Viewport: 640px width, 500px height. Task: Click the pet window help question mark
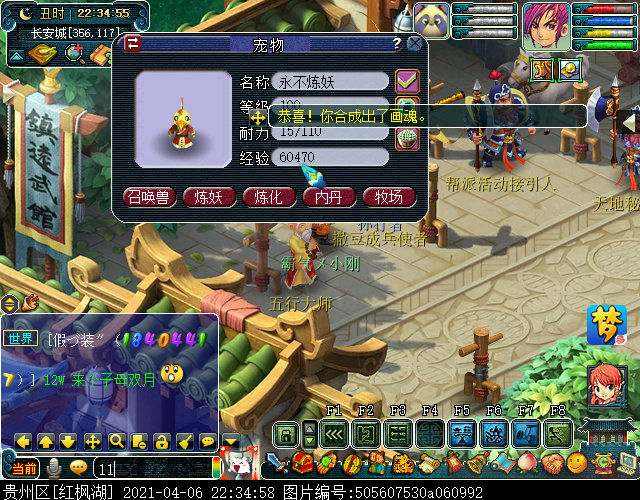click(397, 44)
